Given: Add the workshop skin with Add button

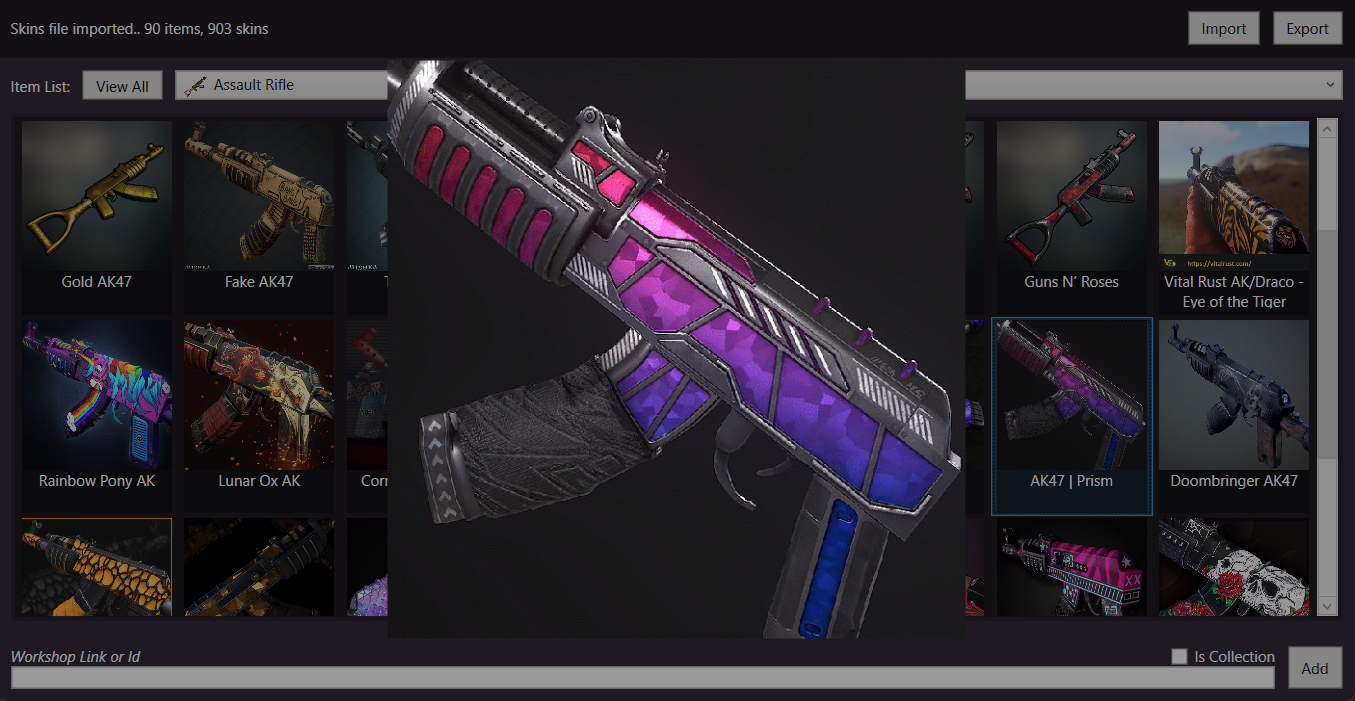Looking at the screenshot, I should click(1314, 668).
